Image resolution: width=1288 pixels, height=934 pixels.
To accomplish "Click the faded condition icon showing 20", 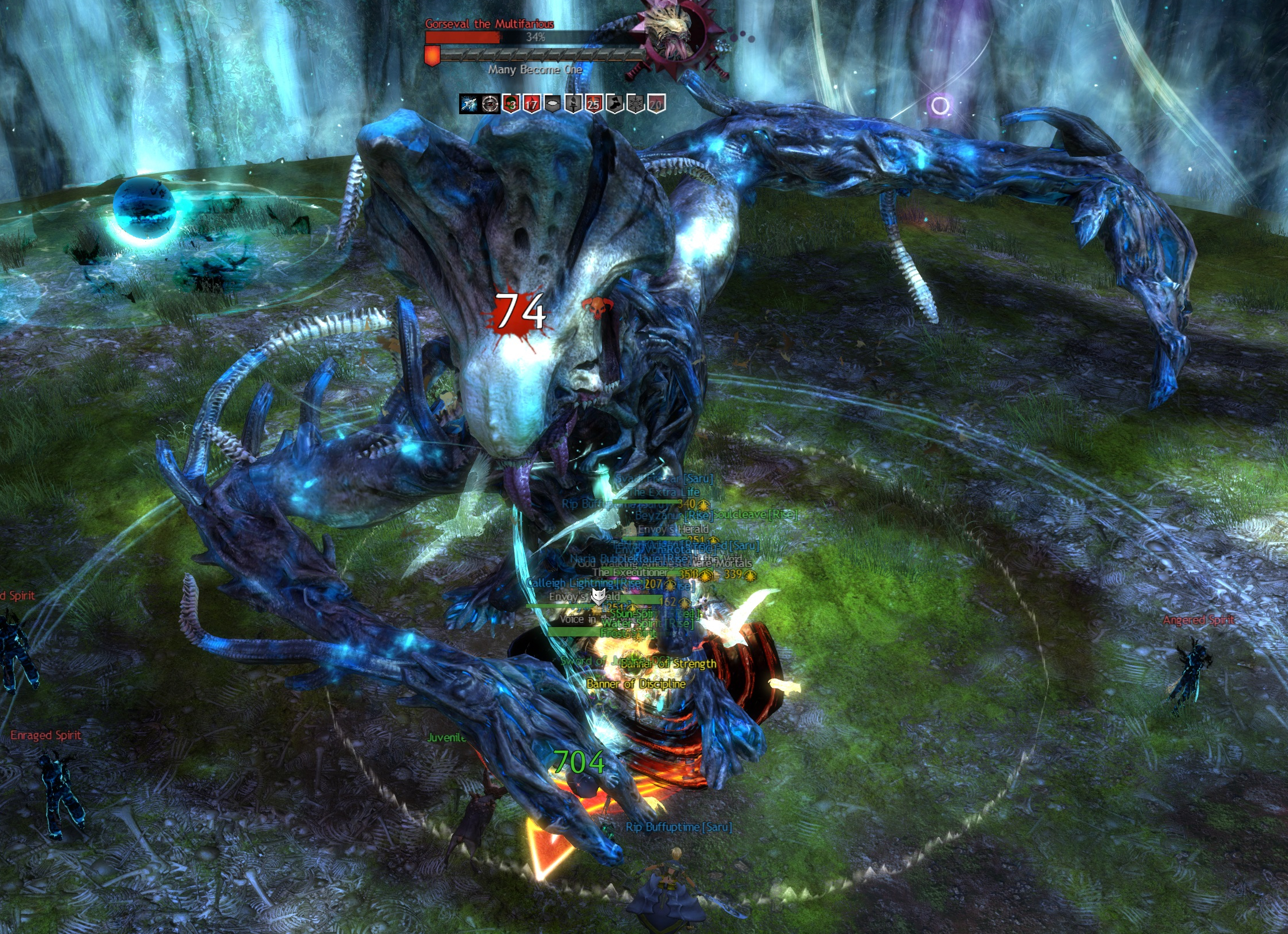I will point(656,104).
